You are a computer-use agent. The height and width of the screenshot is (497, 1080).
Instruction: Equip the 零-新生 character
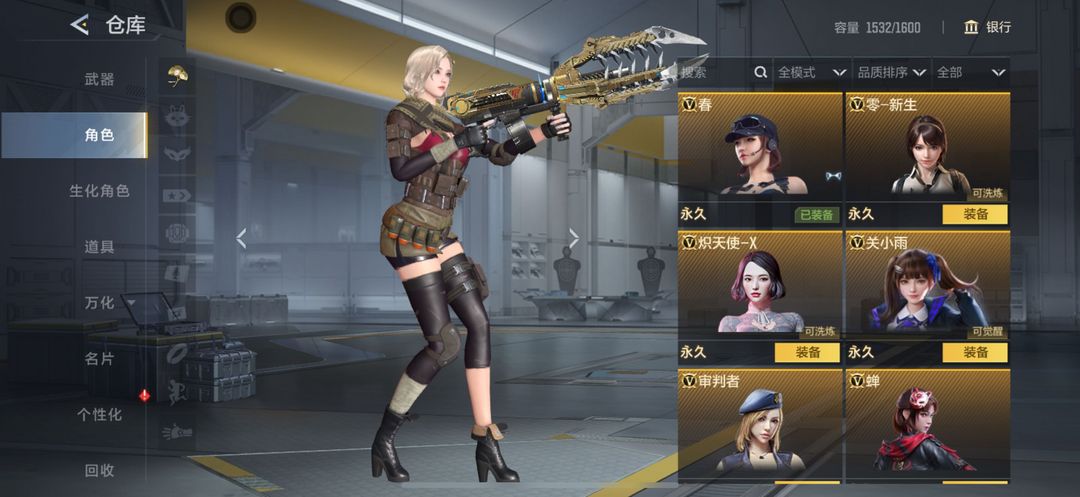(x=975, y=214)
